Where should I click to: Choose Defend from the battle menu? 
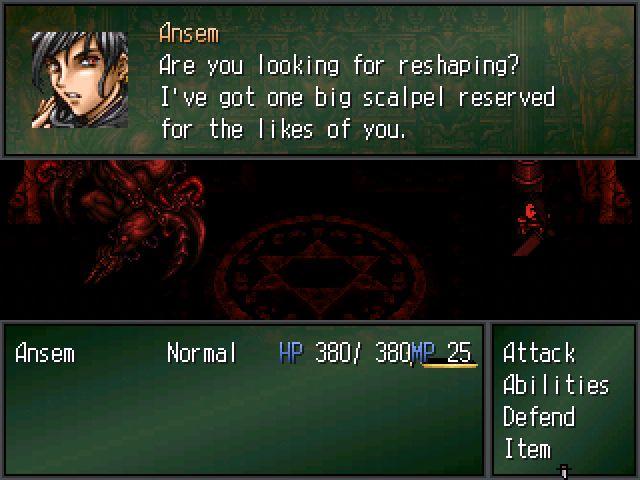coord(538,417)
